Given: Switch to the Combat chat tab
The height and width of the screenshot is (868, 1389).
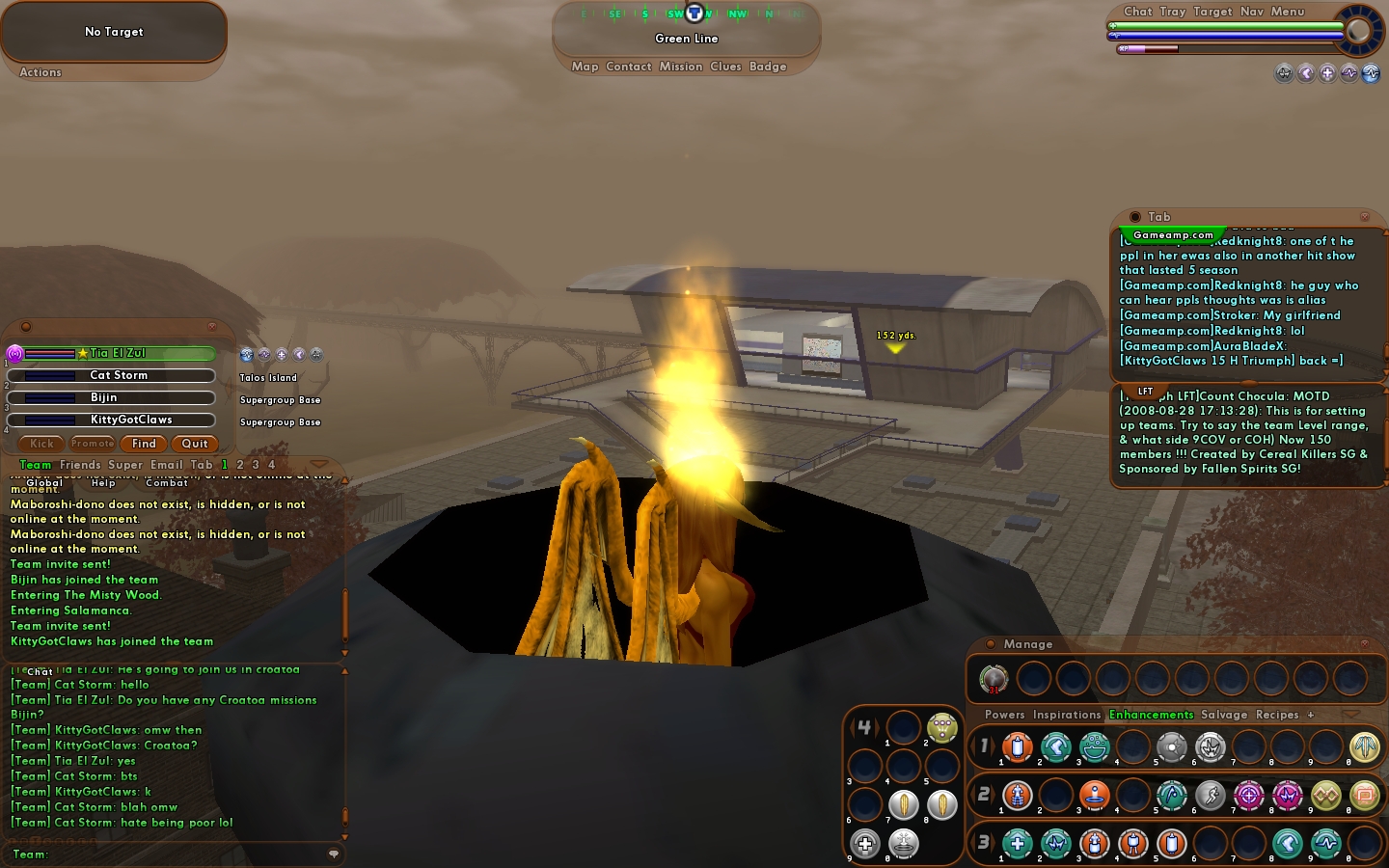Looking at the screenshot, I should 167,483.
